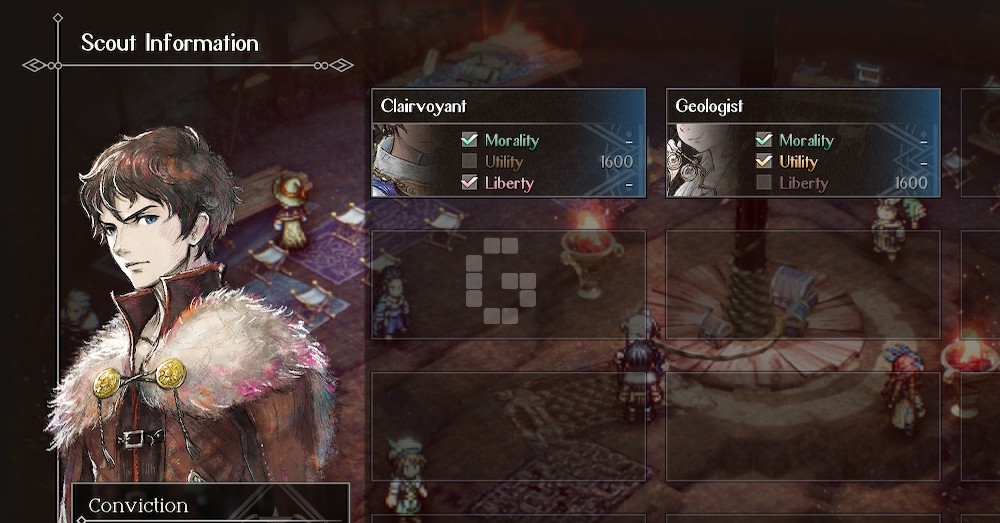Image resolution: width=1000 pixels, height=523 pixels.
Task: Toggle Clairvoyant's Morality checkbox
Action: pyautogui.click(x=469, y=141)
